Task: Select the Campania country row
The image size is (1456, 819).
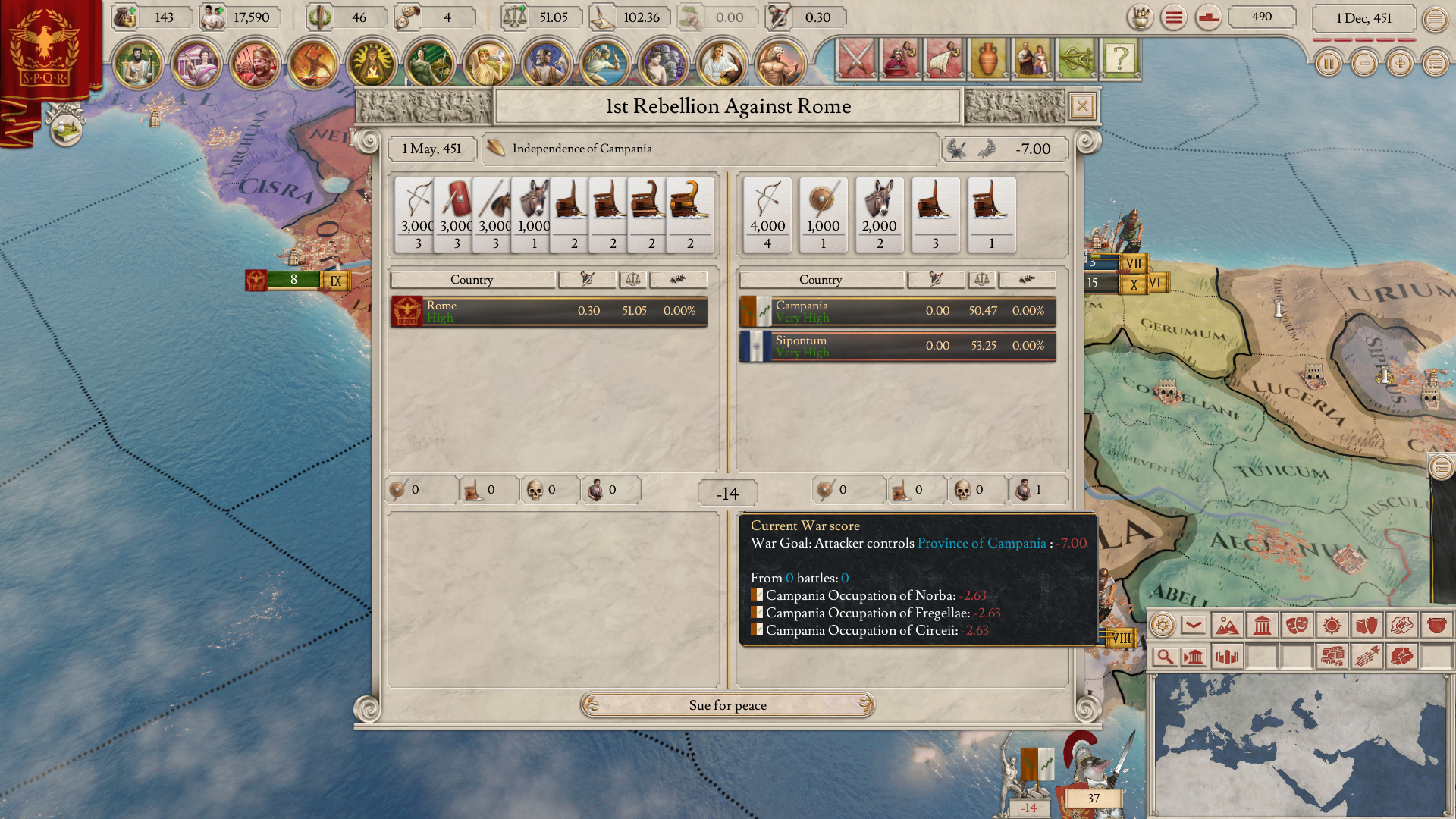Action: [897, 311]
